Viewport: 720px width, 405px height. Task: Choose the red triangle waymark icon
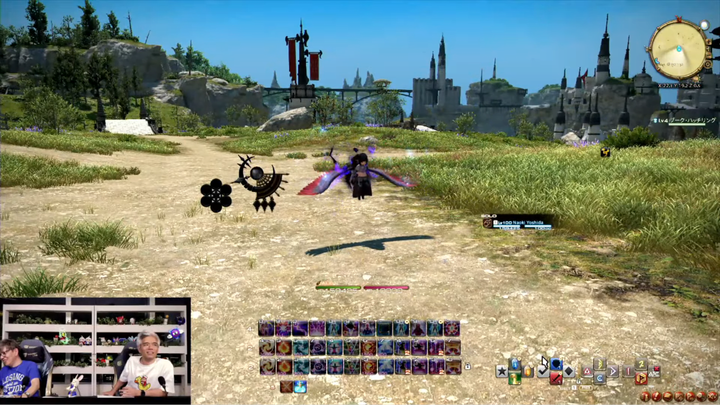click(587, 371)
